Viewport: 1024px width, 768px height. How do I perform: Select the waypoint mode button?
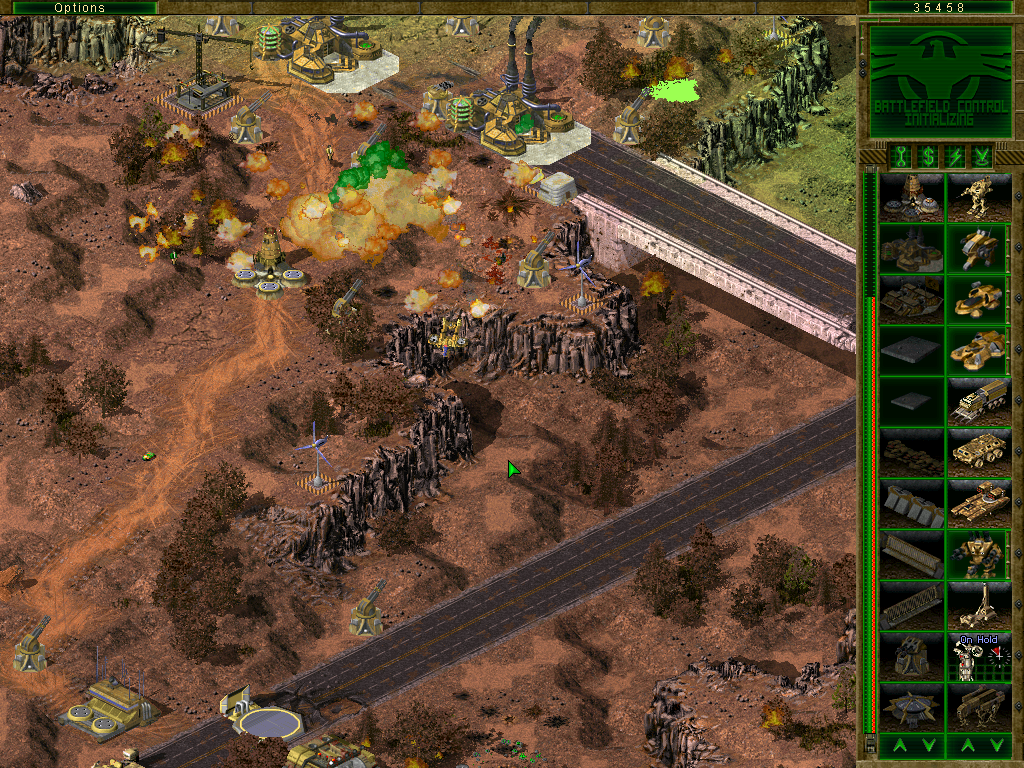click(x=983, y=156)
